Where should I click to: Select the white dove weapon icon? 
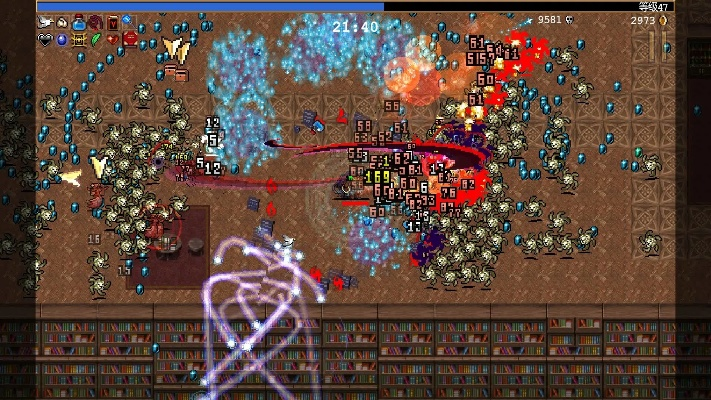[45, 22]
